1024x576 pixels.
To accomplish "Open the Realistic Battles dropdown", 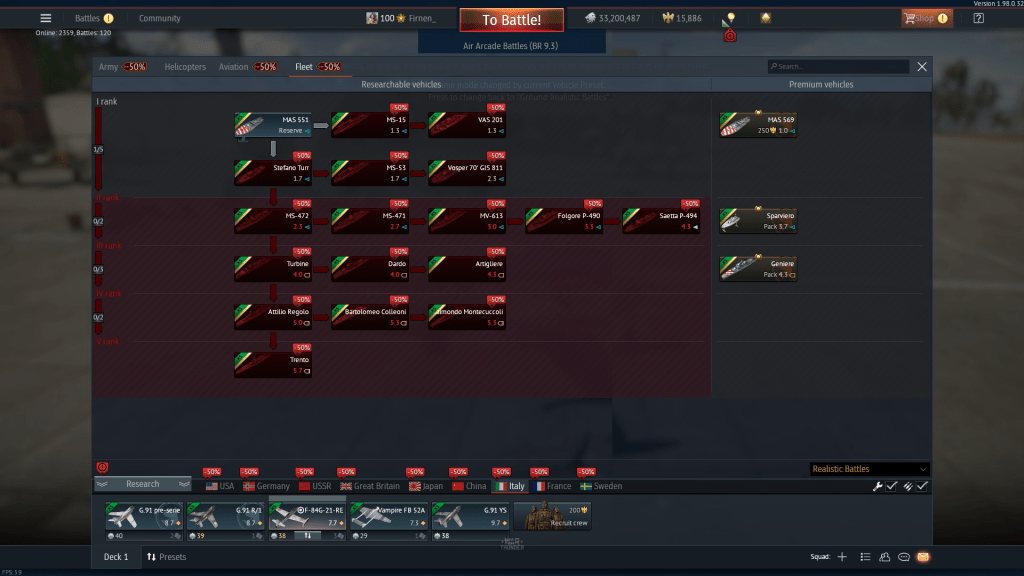I will [x=870, y=469].
